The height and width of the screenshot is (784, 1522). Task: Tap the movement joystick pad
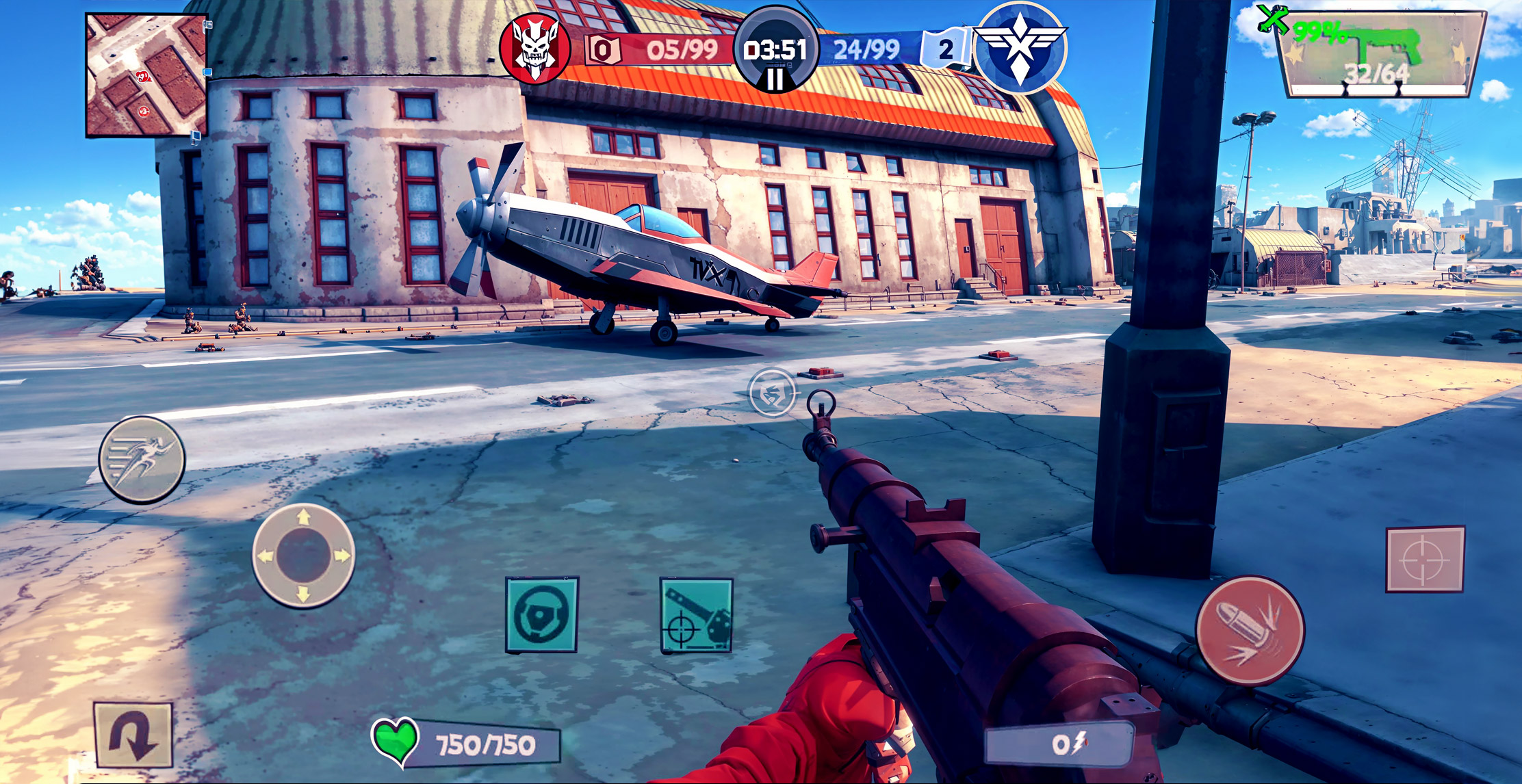(303, 556)
